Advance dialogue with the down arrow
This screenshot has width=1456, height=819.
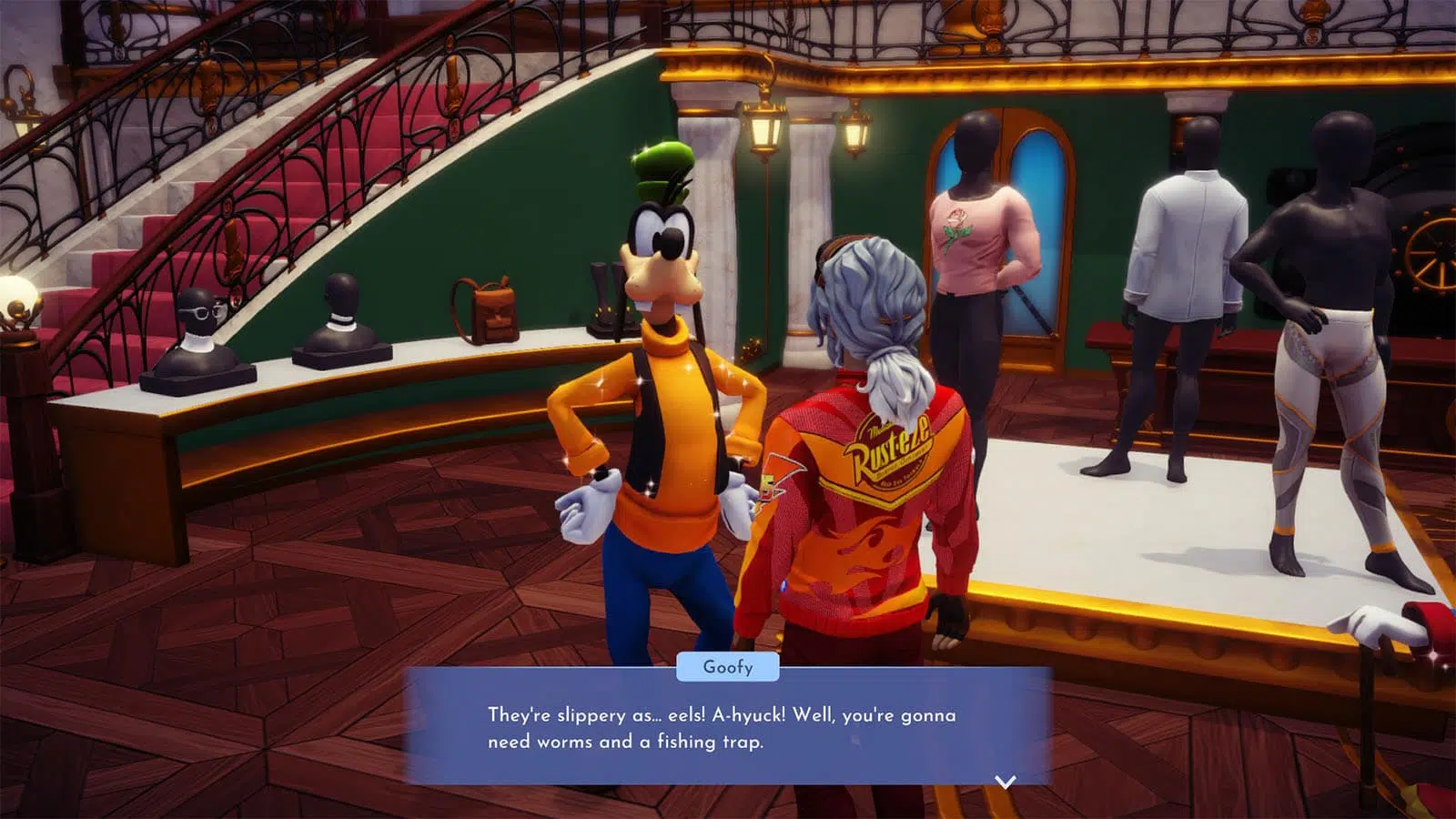[x=1005, y=782]
